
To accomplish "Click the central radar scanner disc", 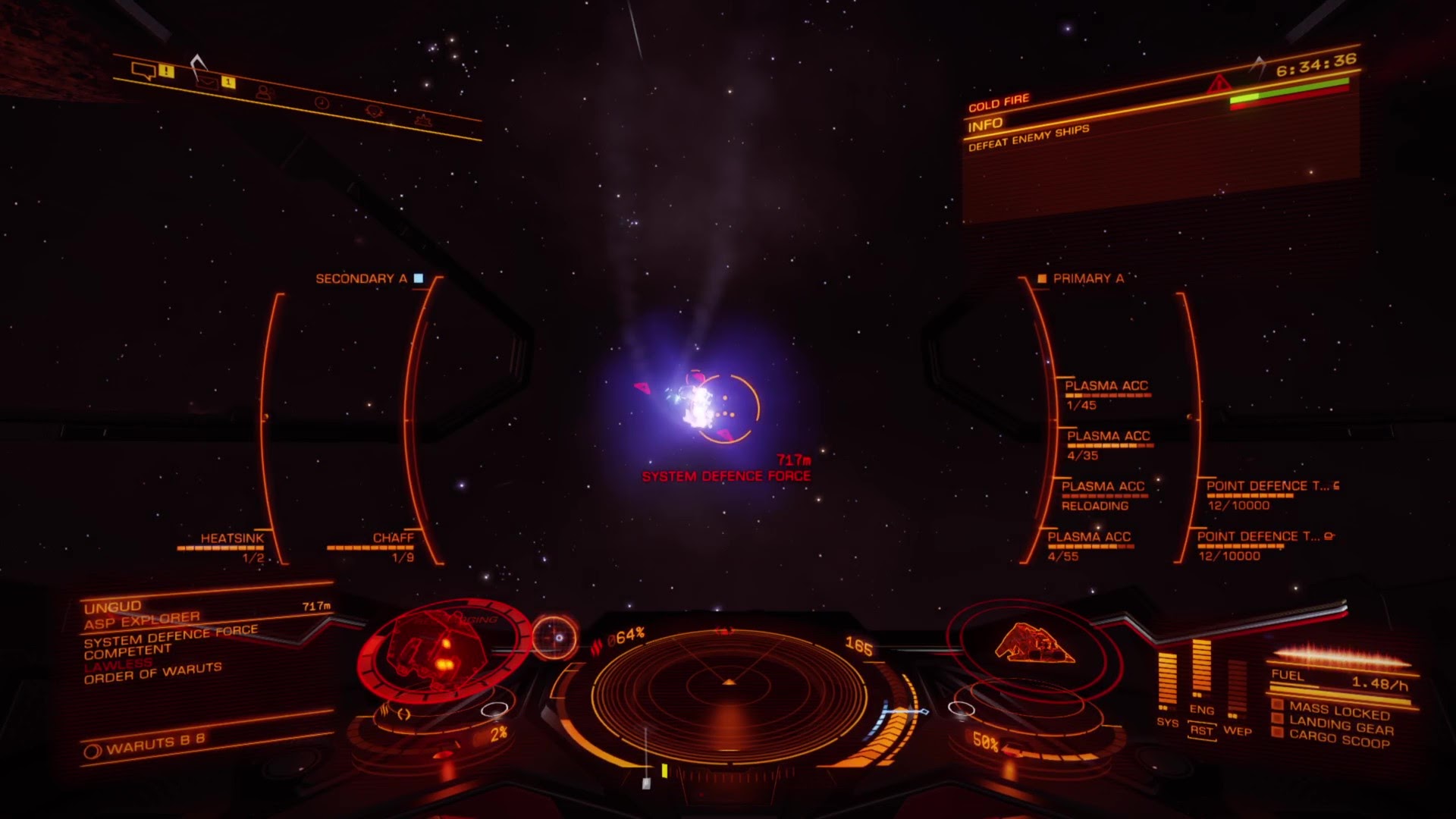I will click(728, 686).
